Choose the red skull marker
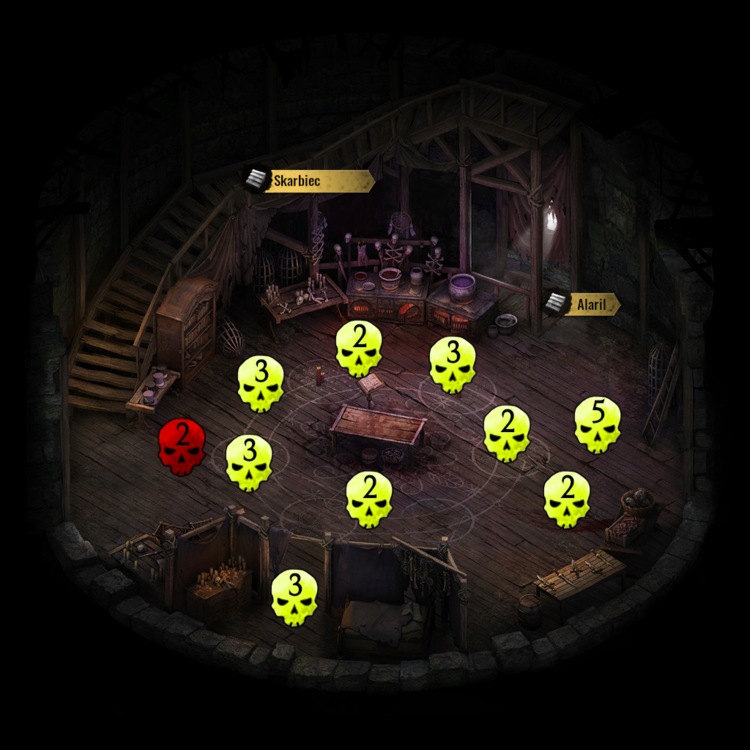 click(182, 446)
